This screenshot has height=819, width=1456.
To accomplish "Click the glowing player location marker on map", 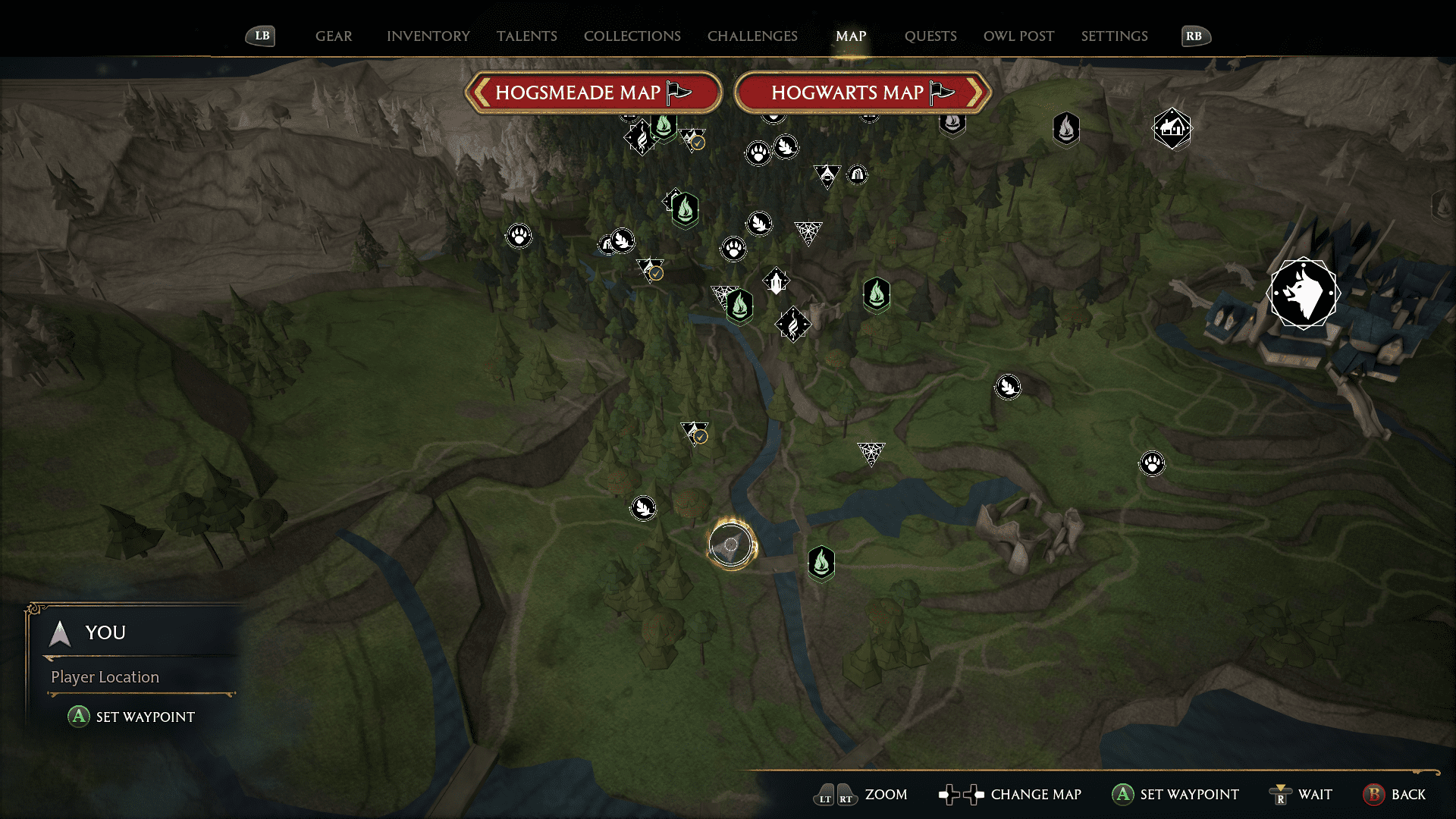I will (730, 544).
